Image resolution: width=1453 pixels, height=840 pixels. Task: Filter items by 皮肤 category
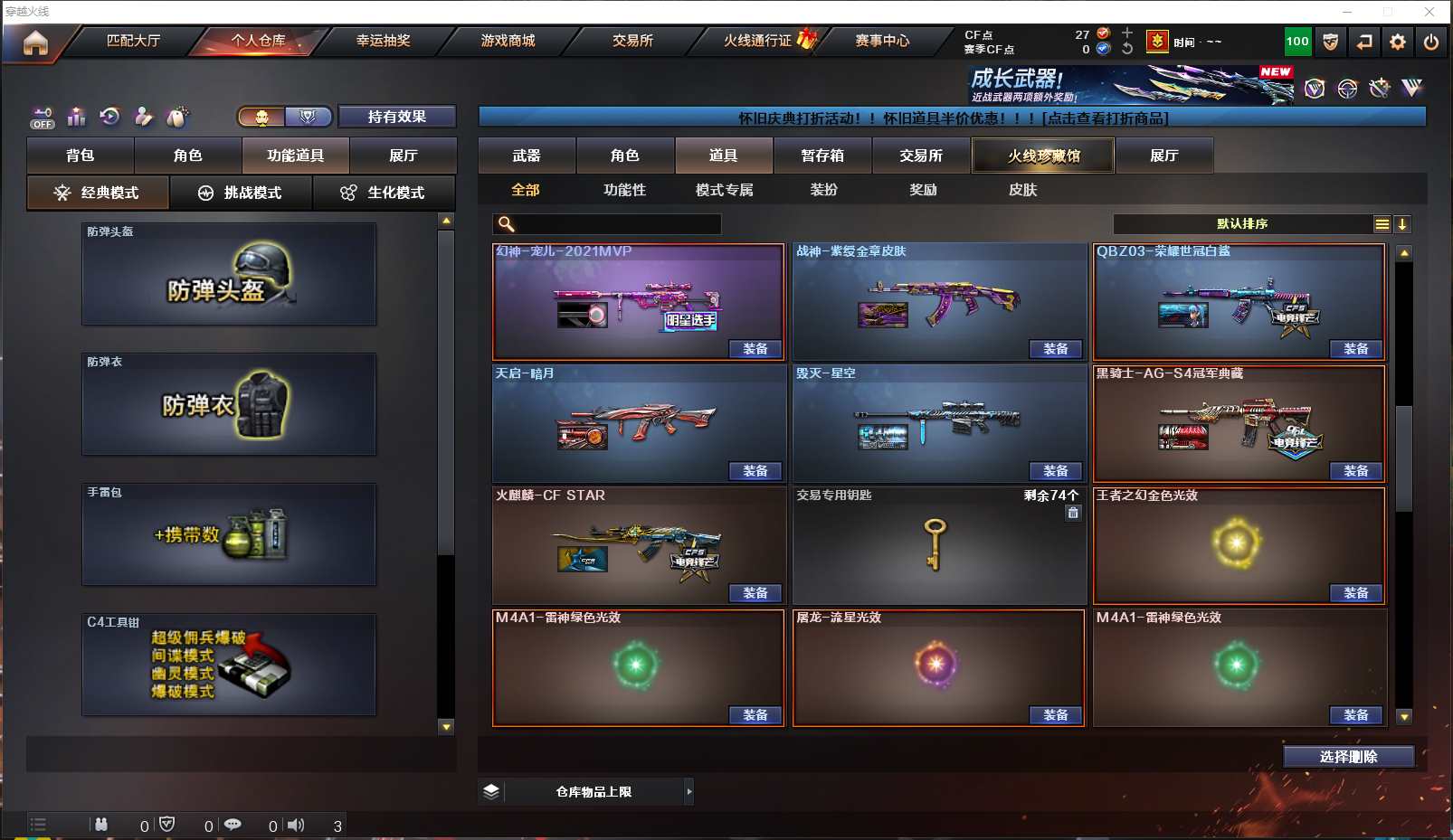[x=1022, y=190]
